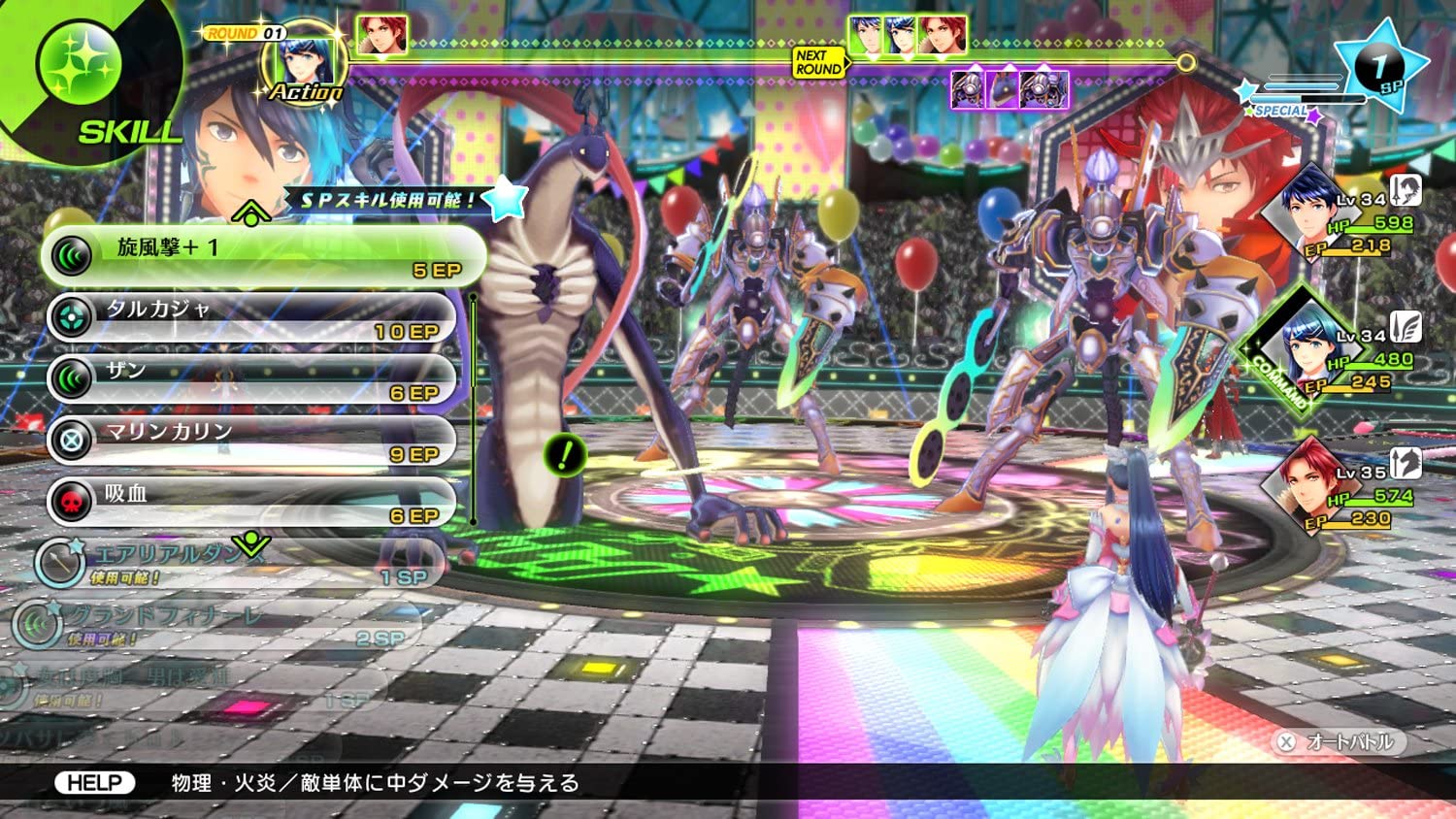
Task: Click the wind element icon beside 旋風撃＋1
Action: click(70, 249)
